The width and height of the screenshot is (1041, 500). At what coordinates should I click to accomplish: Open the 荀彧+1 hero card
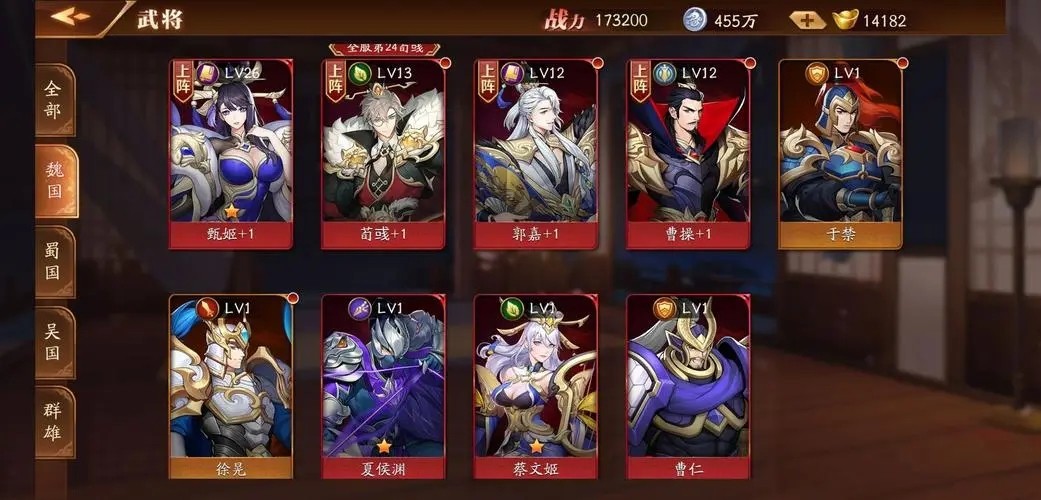point(384,153)
